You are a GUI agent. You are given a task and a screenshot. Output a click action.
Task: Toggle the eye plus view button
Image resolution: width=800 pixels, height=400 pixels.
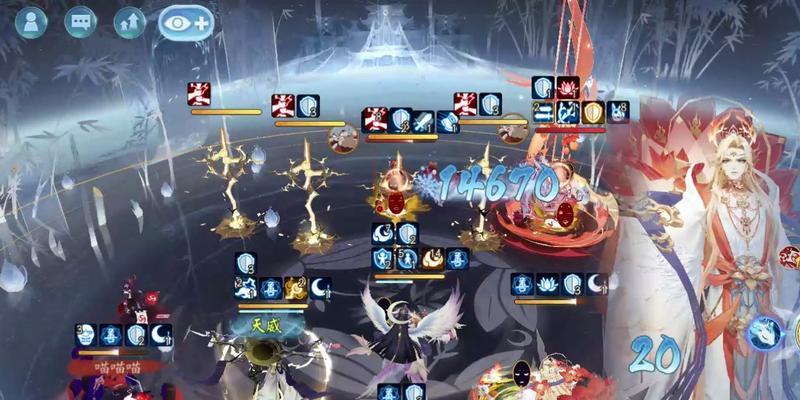pyautogui.click(x=186, y=22)
